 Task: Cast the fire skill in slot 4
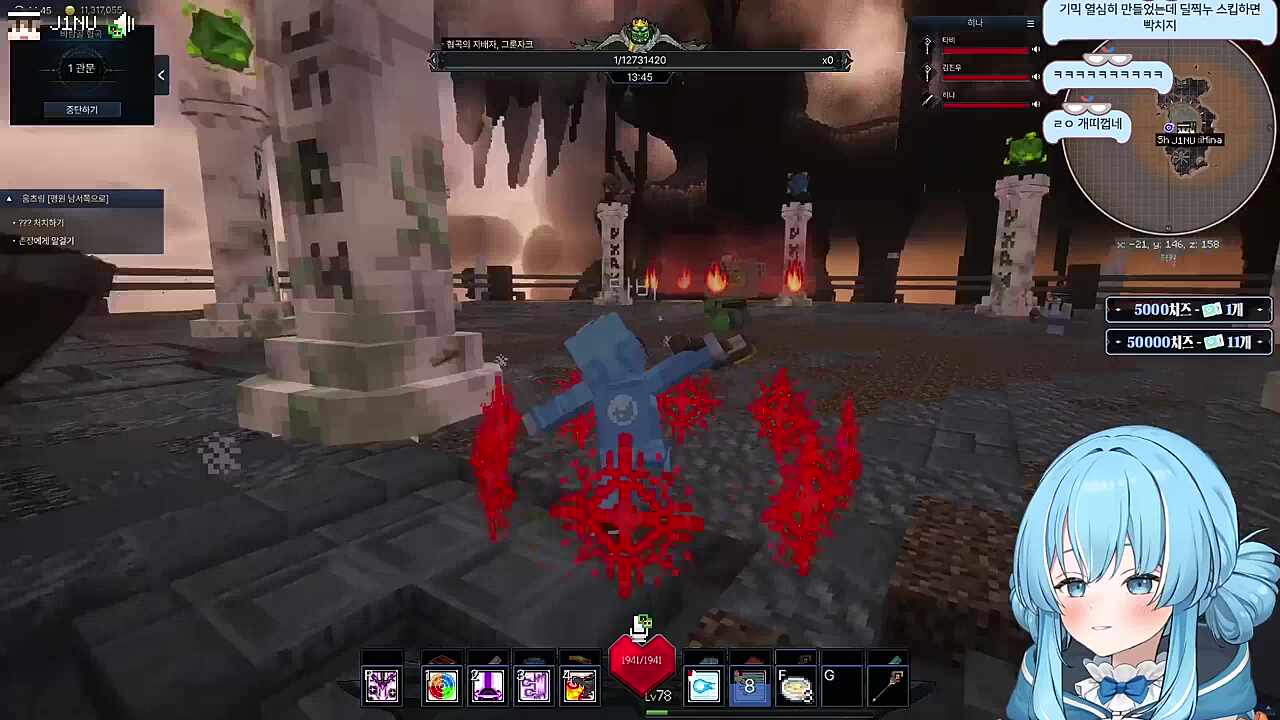580,685
